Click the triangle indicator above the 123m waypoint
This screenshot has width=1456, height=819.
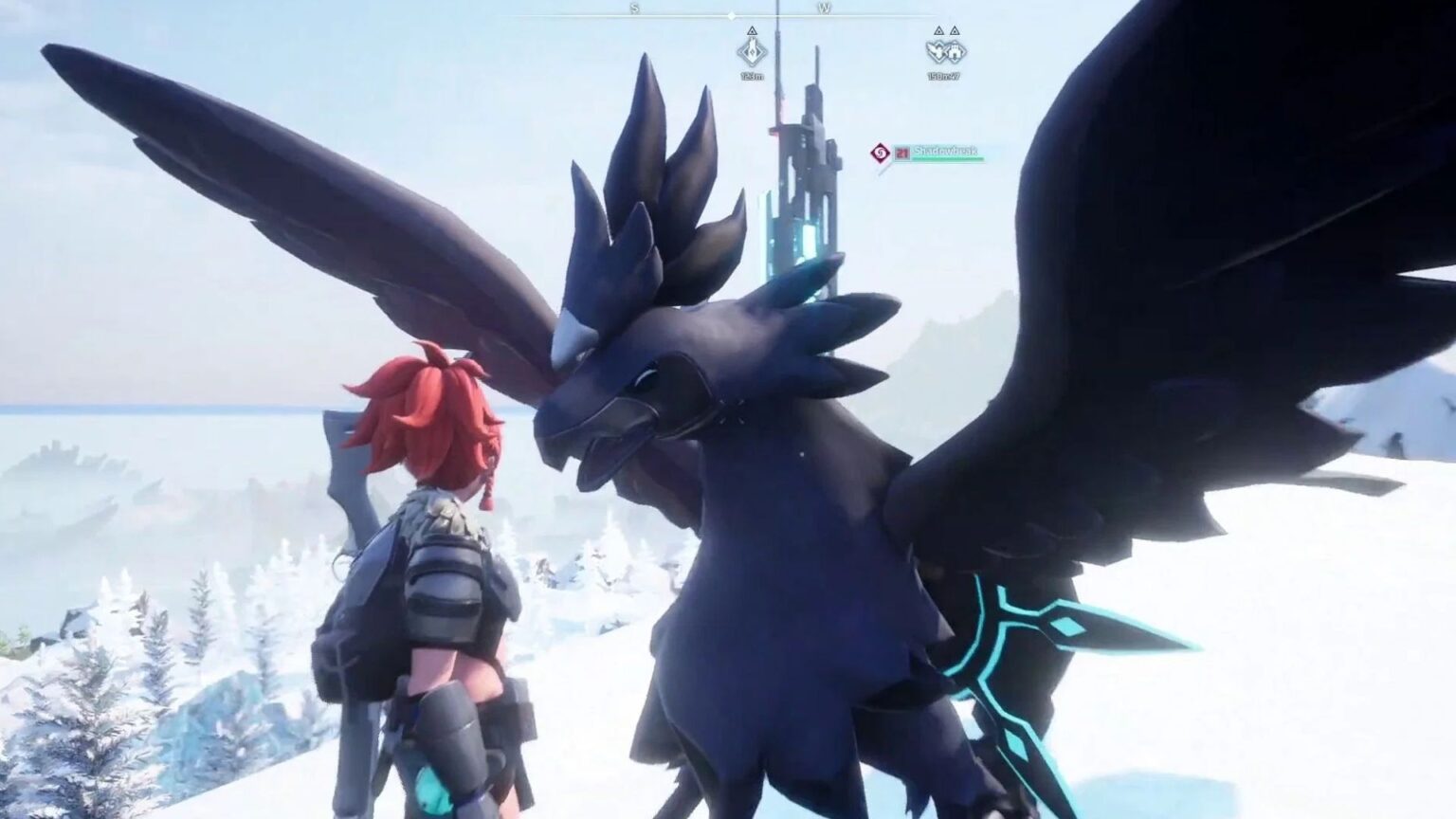coord(752,30)
